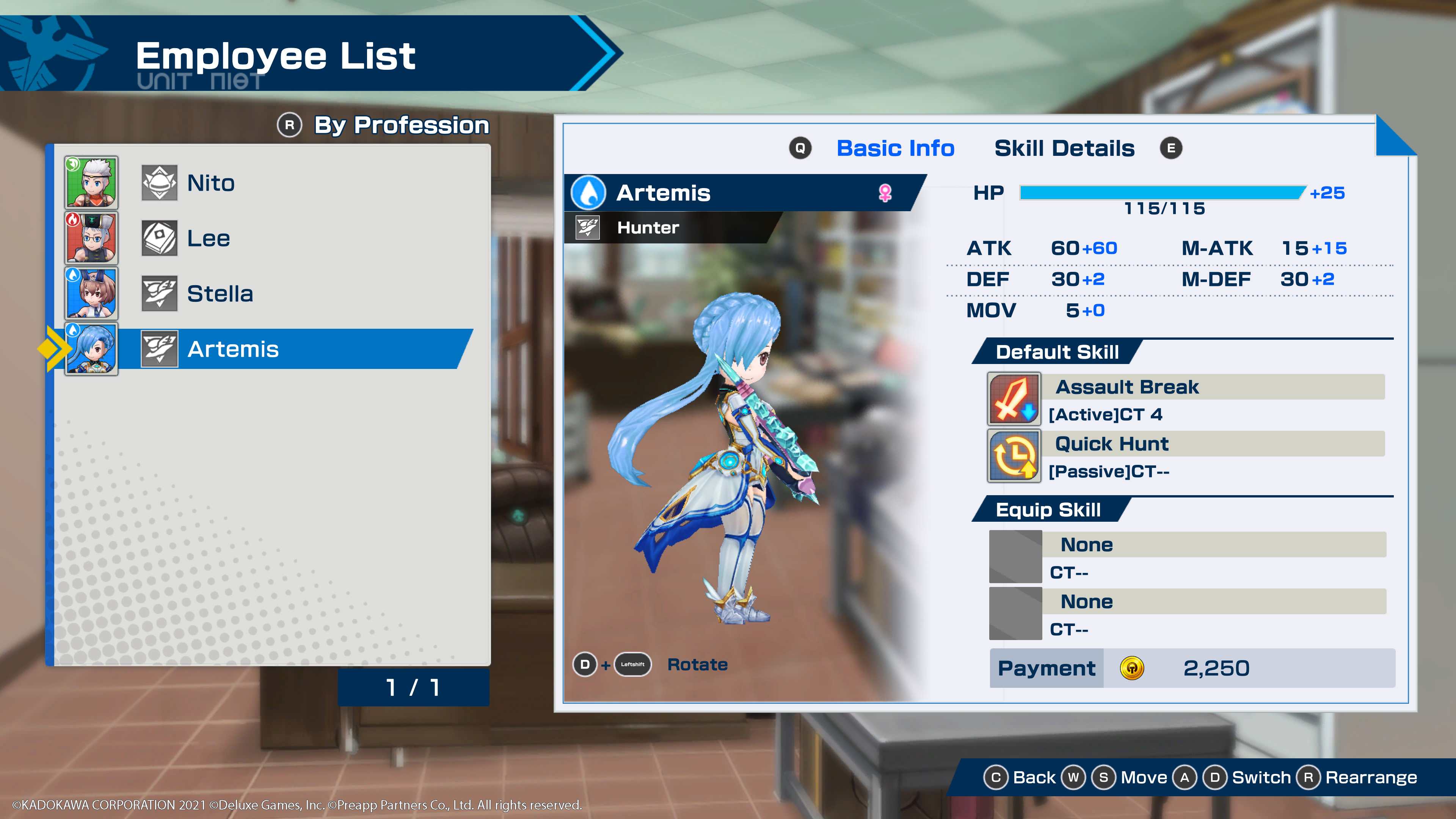Sort the list By Profession
Image resolution: width=1456 pixels, height=819 pixels.
(401, 125)
